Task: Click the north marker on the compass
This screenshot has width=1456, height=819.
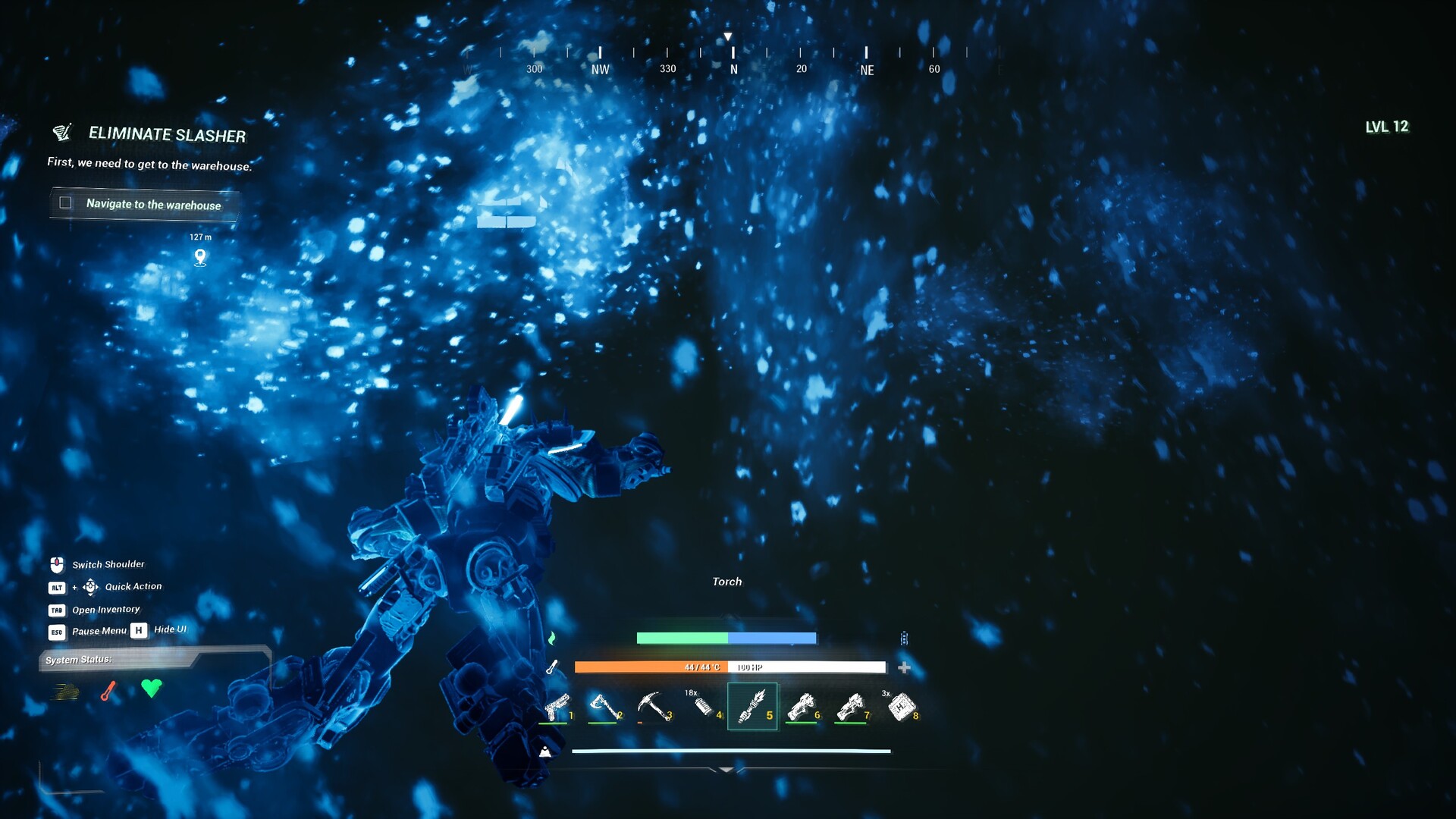Action: [733, 69]
